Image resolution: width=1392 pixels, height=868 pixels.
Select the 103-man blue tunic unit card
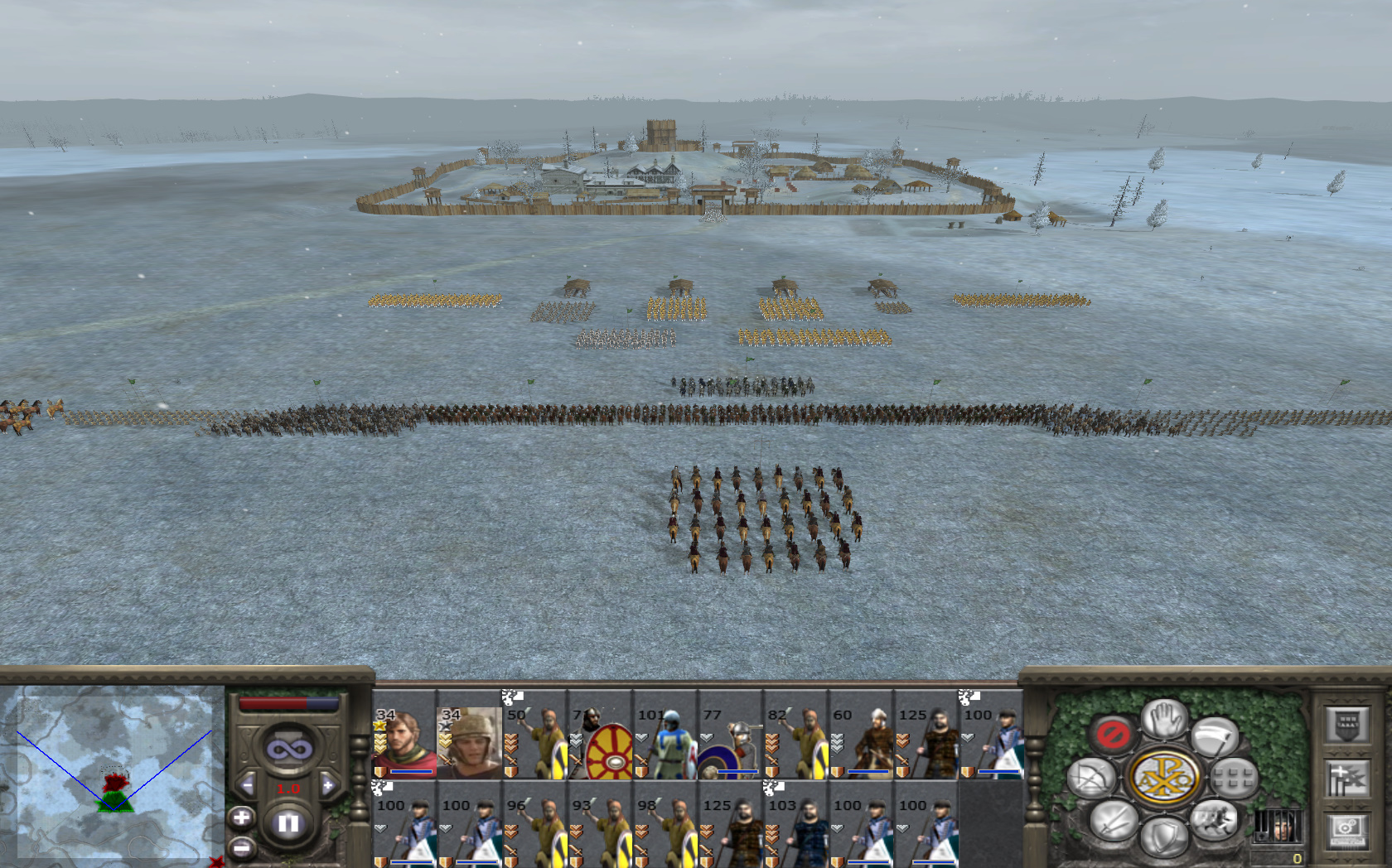(x=797, y=827)
